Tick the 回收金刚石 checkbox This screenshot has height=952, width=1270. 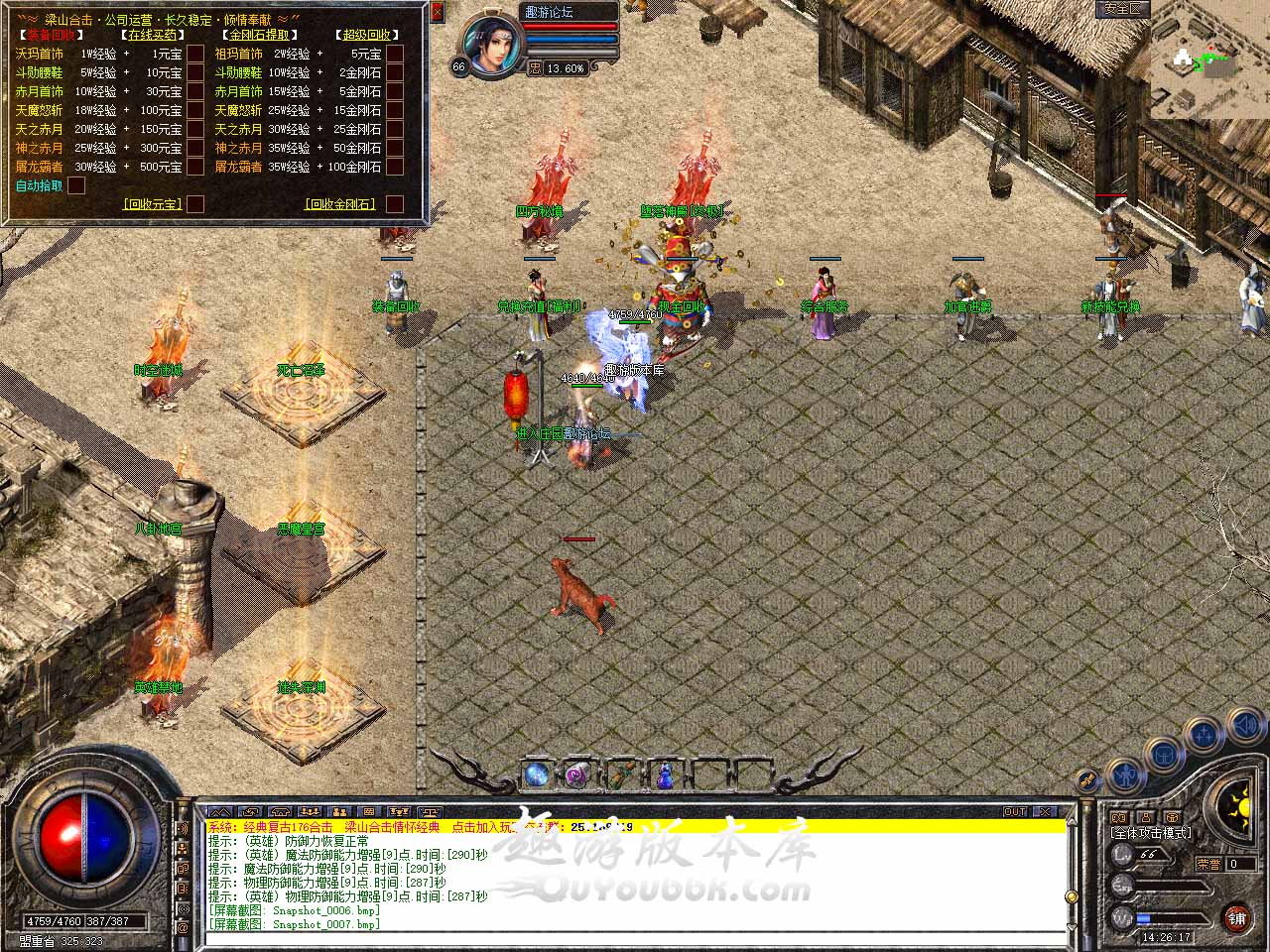(394, 204)
